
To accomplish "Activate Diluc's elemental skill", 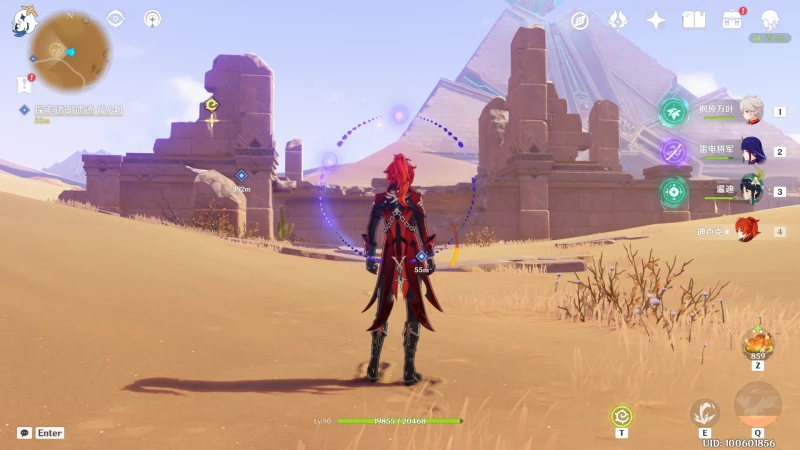I will tap(705, 413).
